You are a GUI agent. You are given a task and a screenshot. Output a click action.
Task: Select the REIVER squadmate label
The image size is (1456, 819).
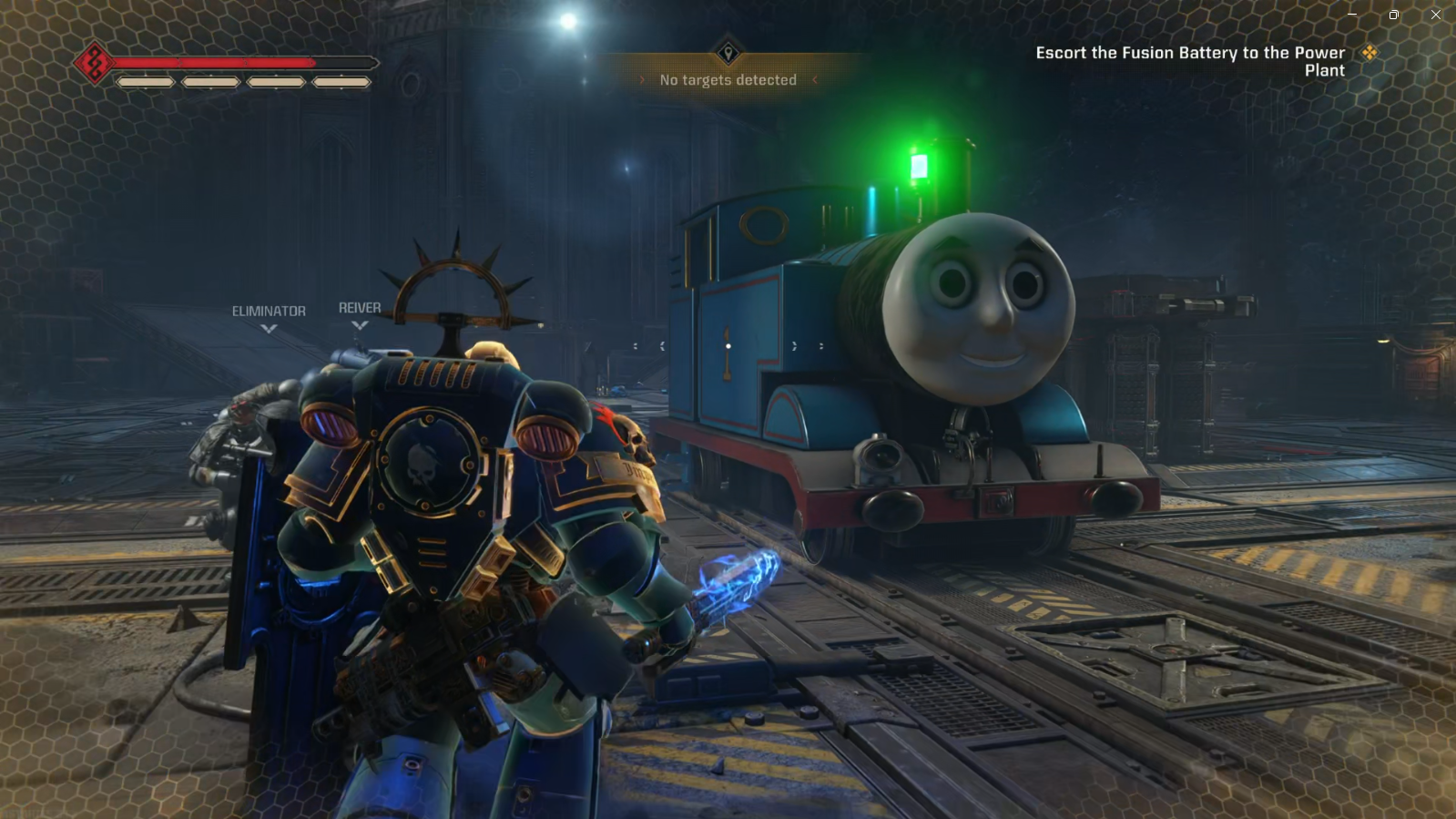tap(361, 307)
